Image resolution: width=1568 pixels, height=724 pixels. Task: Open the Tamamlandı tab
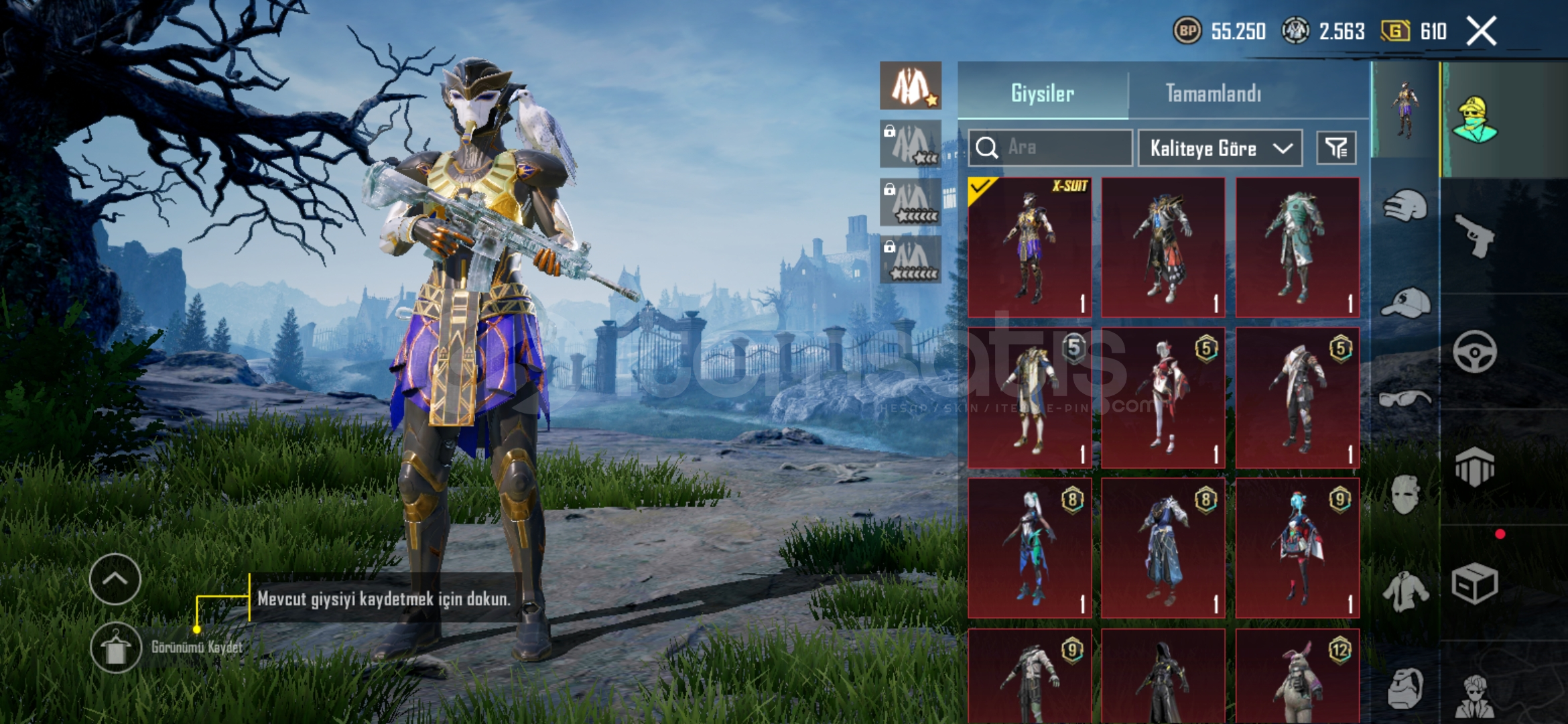(1214, 93)
